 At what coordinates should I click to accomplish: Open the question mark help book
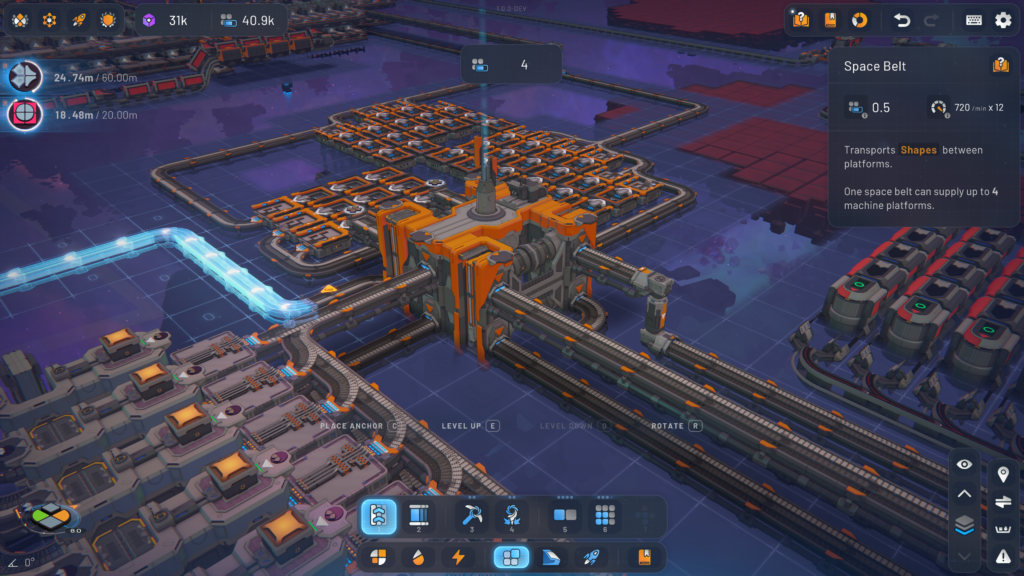pos(801,20)
